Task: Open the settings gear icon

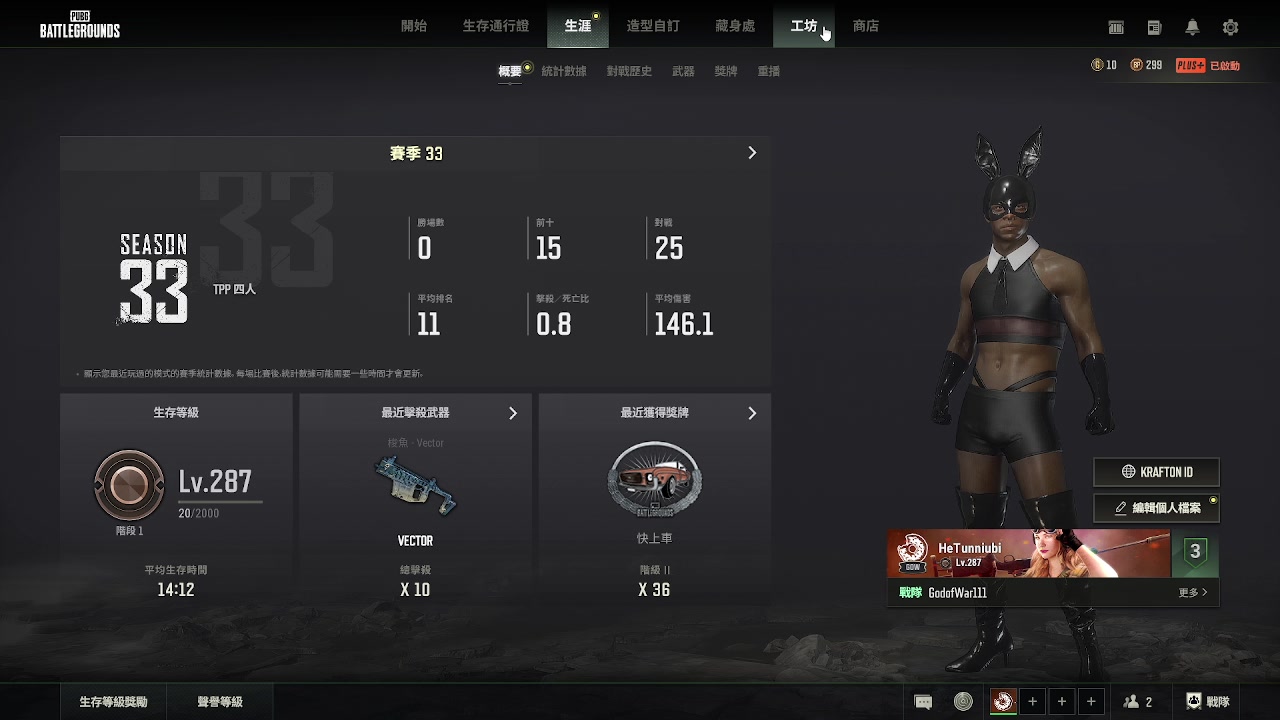Action: pyautogui.click(x=1230, y=27)
